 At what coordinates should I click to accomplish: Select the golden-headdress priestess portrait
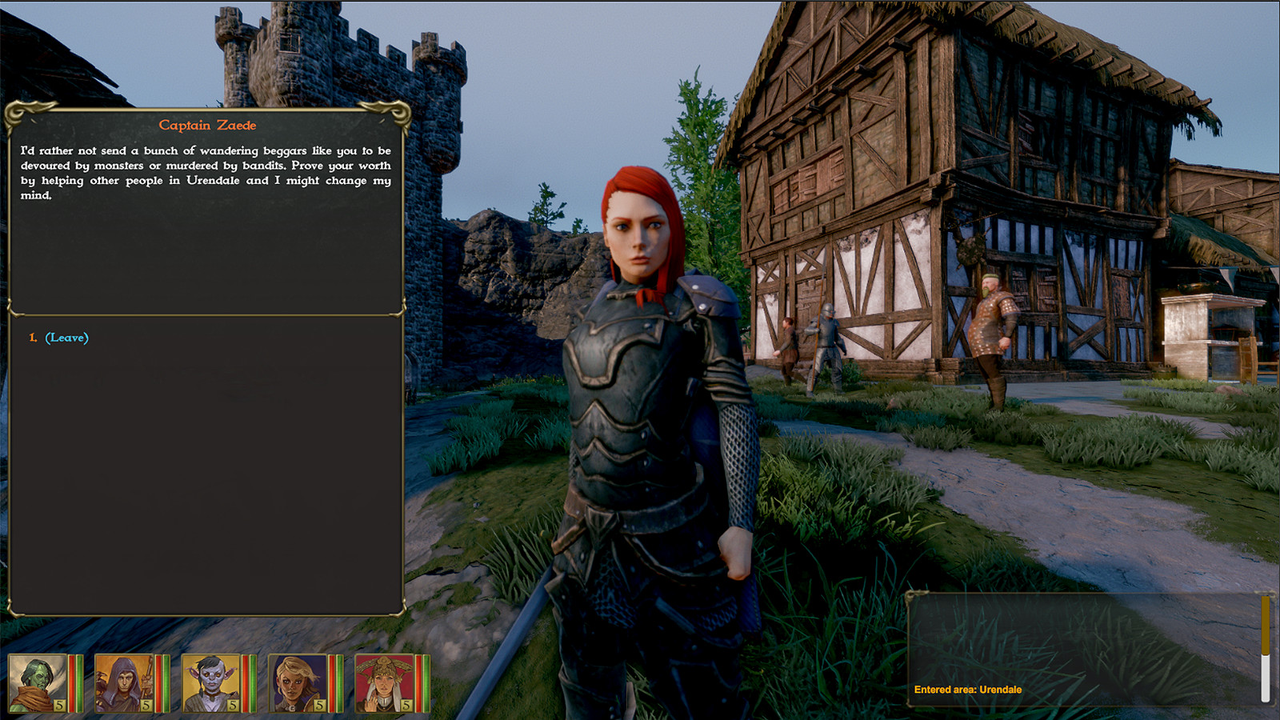tap(384, 683)
